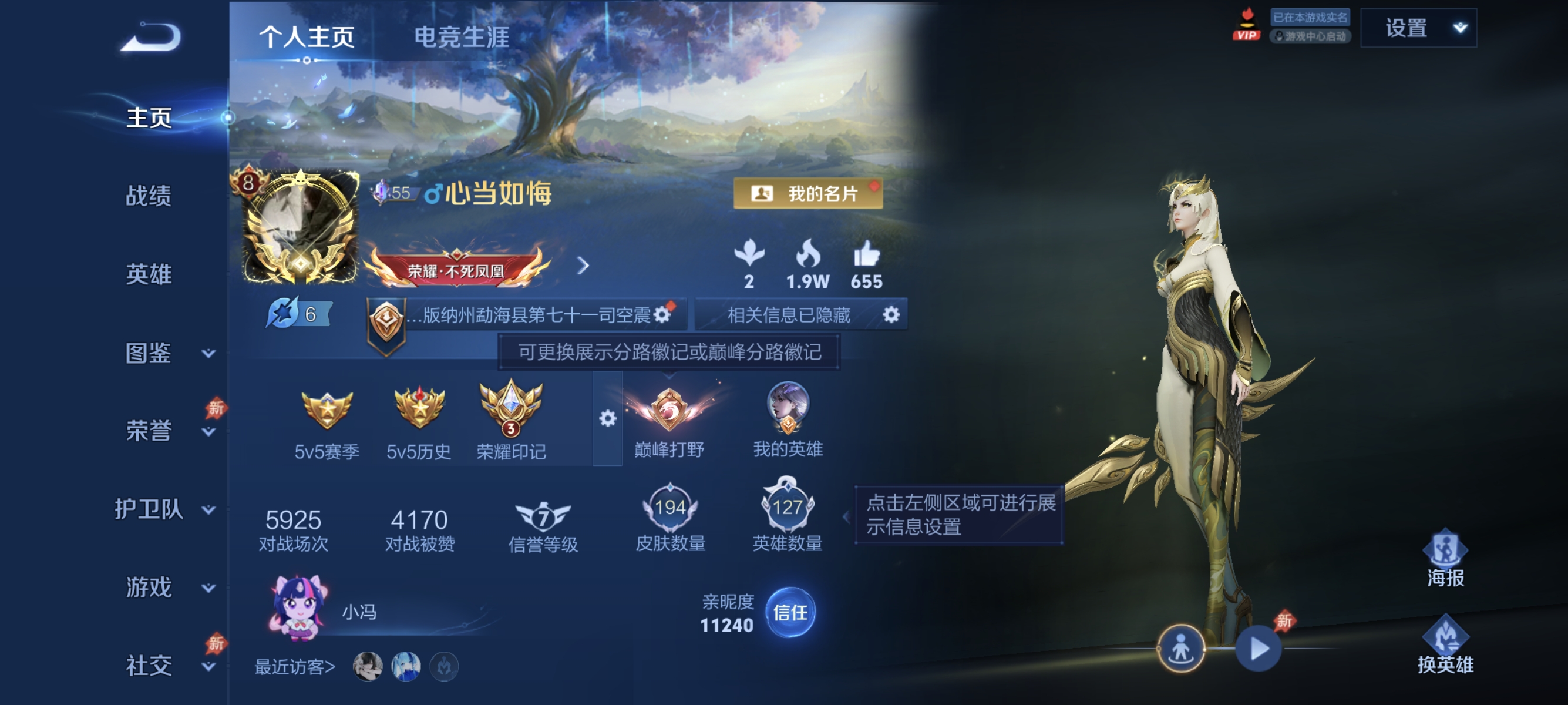
Task: Click the VIP icon at top right
Action: (1247, 27)
